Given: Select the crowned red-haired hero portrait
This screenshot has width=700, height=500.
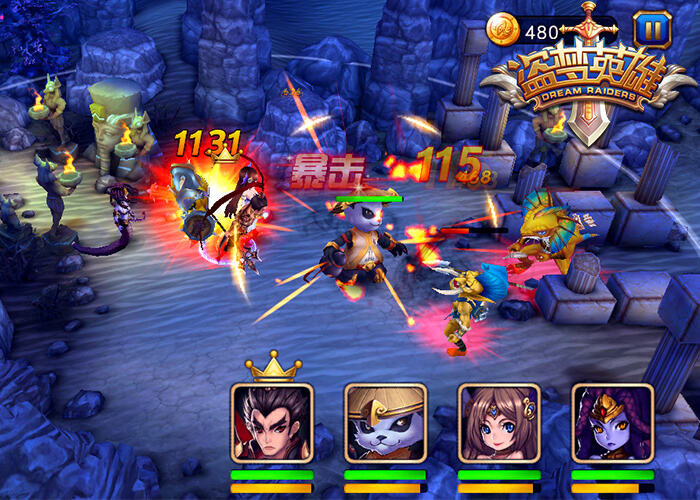Looking at the screenshot, I should 272,422.
